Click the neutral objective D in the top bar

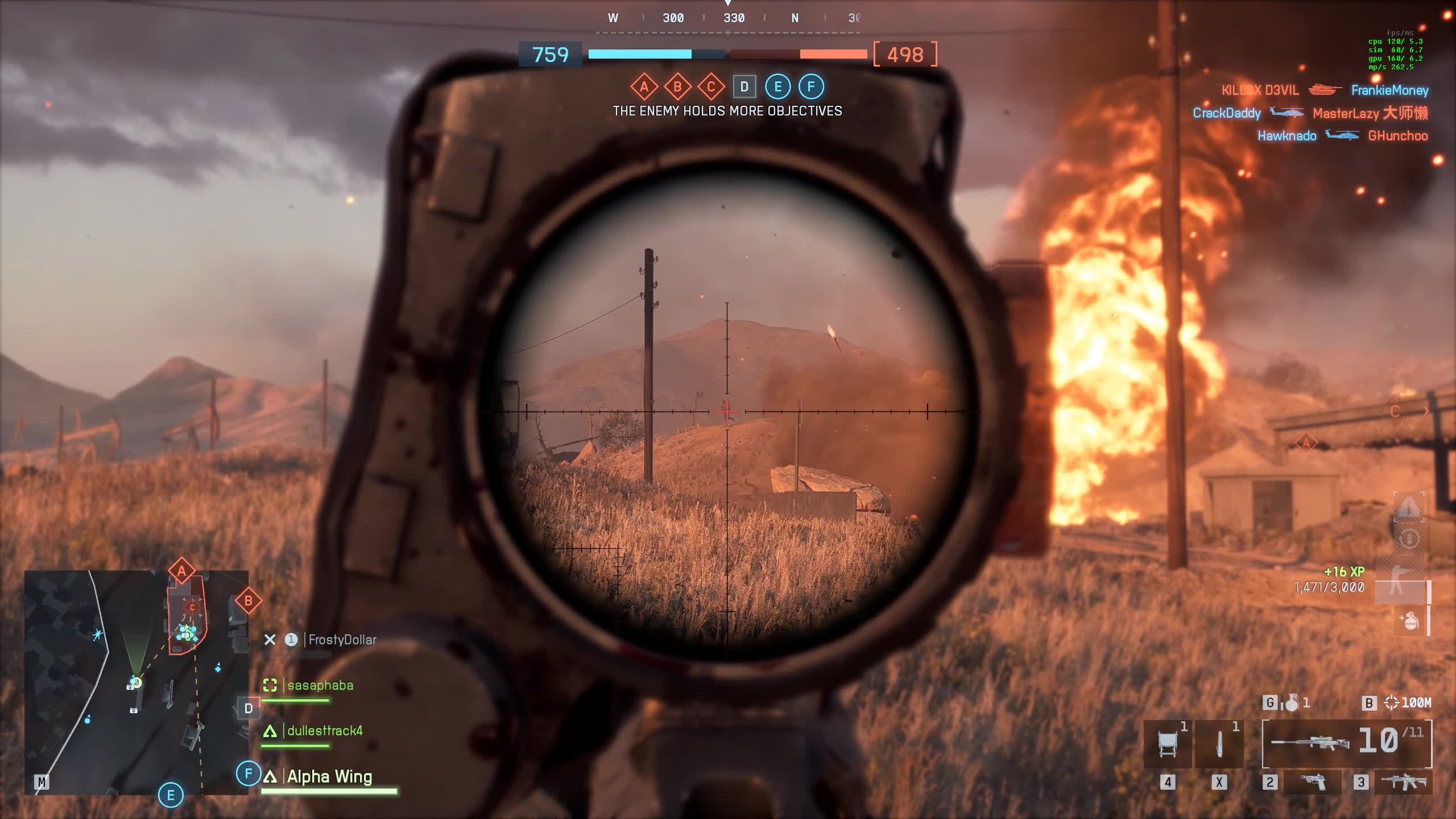(x=744, y=87)
